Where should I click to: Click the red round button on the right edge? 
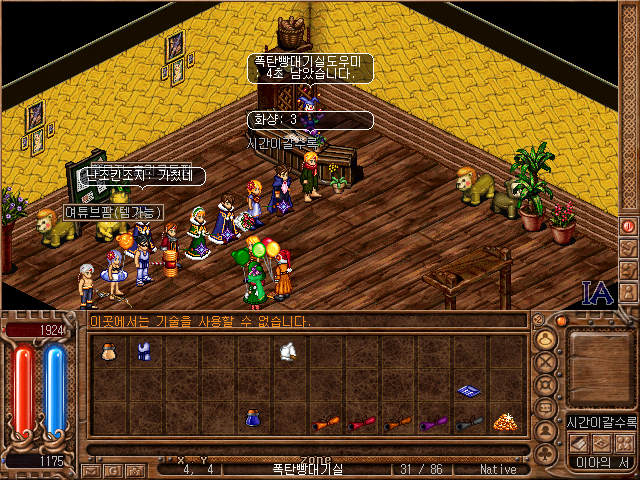pyautogui.click(x=629, y=225)
